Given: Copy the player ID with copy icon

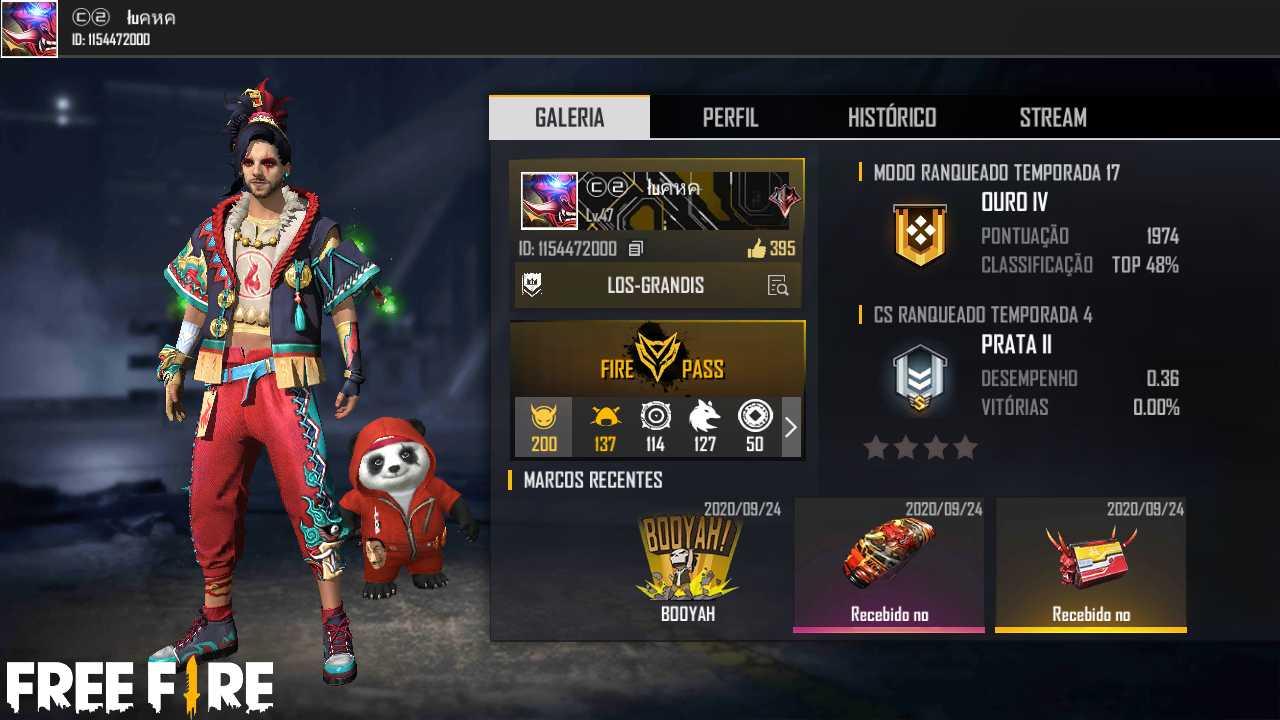Looking at the screenshot, I should [636, 249].
